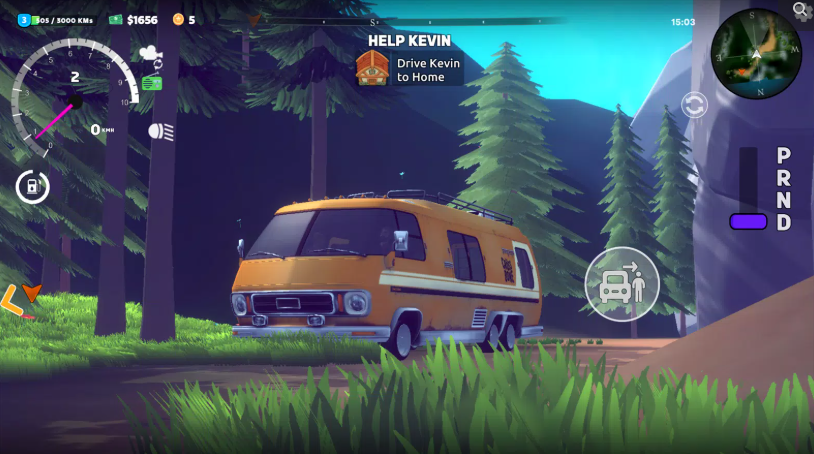The height and width of the screenshot is (454, 814).
Task: Exit the vehicle with the car-person button
Action: [x=622, y=283]
